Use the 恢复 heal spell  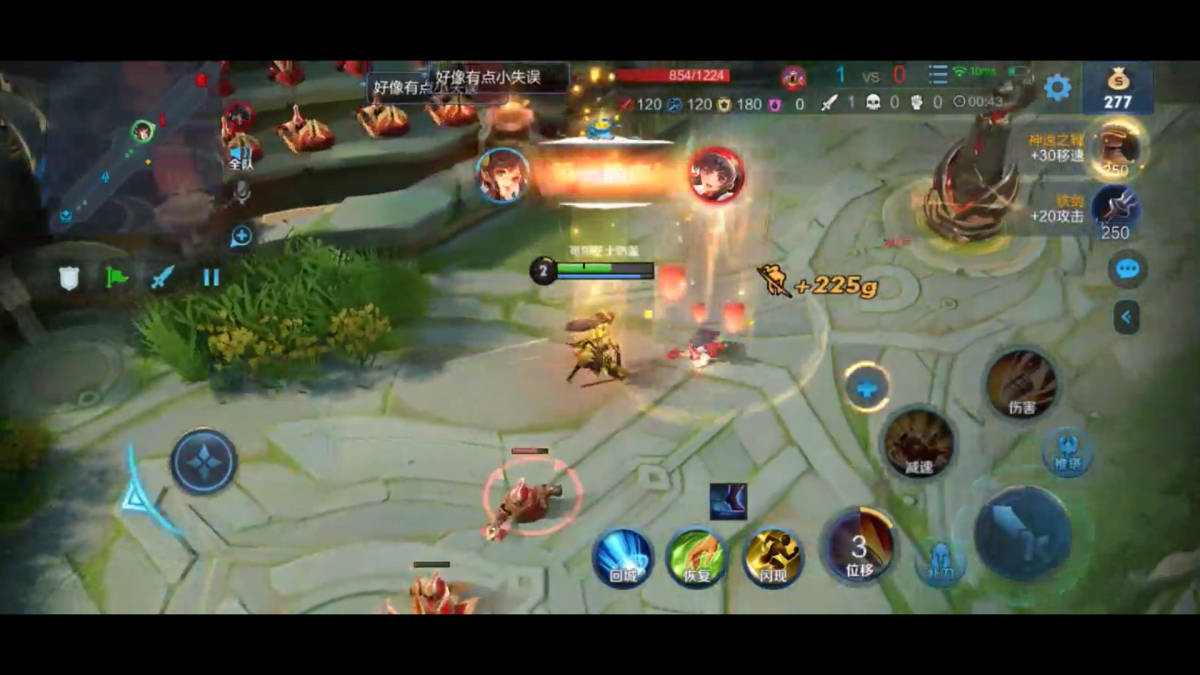click(x=696, y=557)
